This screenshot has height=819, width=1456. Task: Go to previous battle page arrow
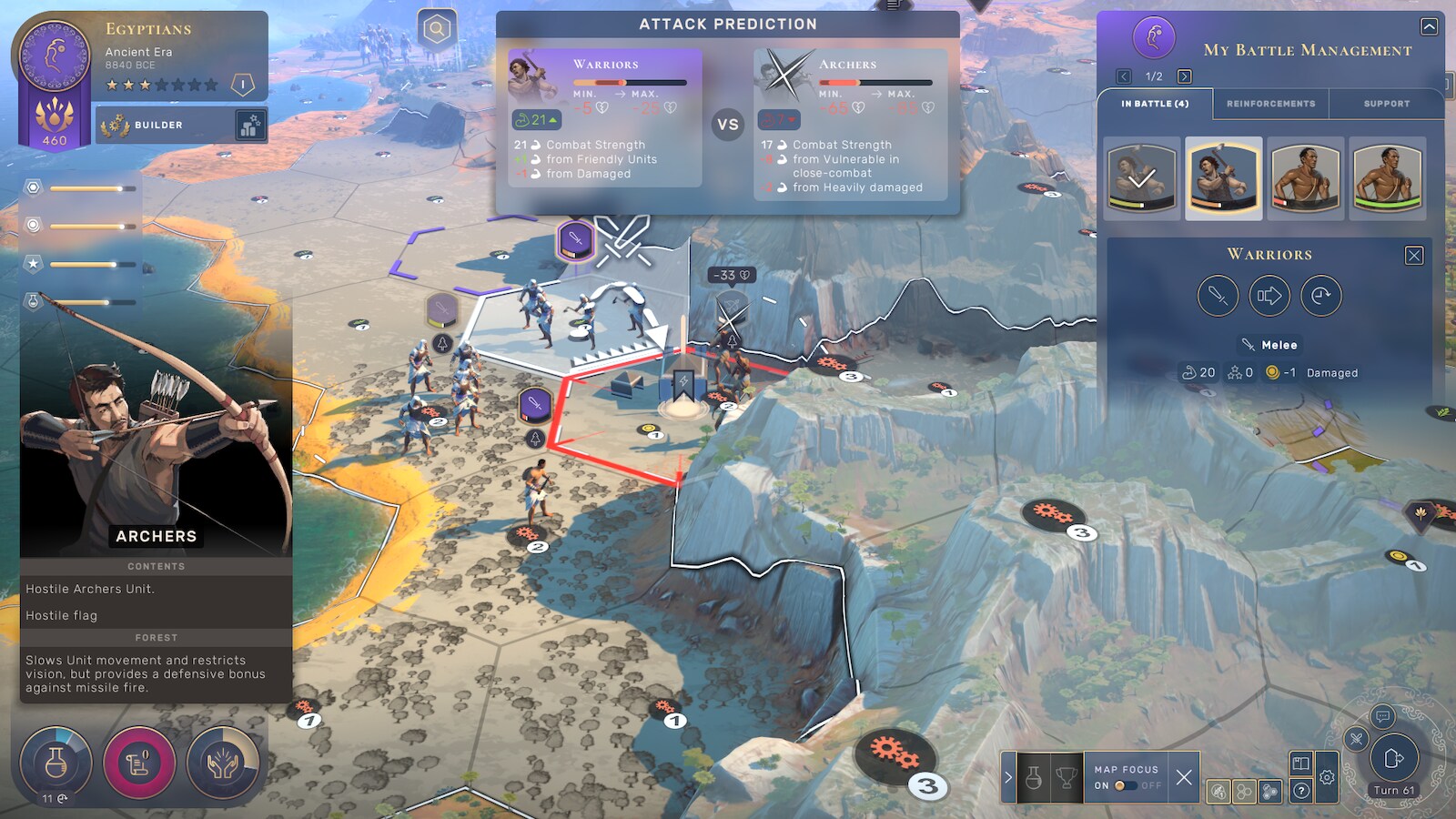click(1124, 76)
